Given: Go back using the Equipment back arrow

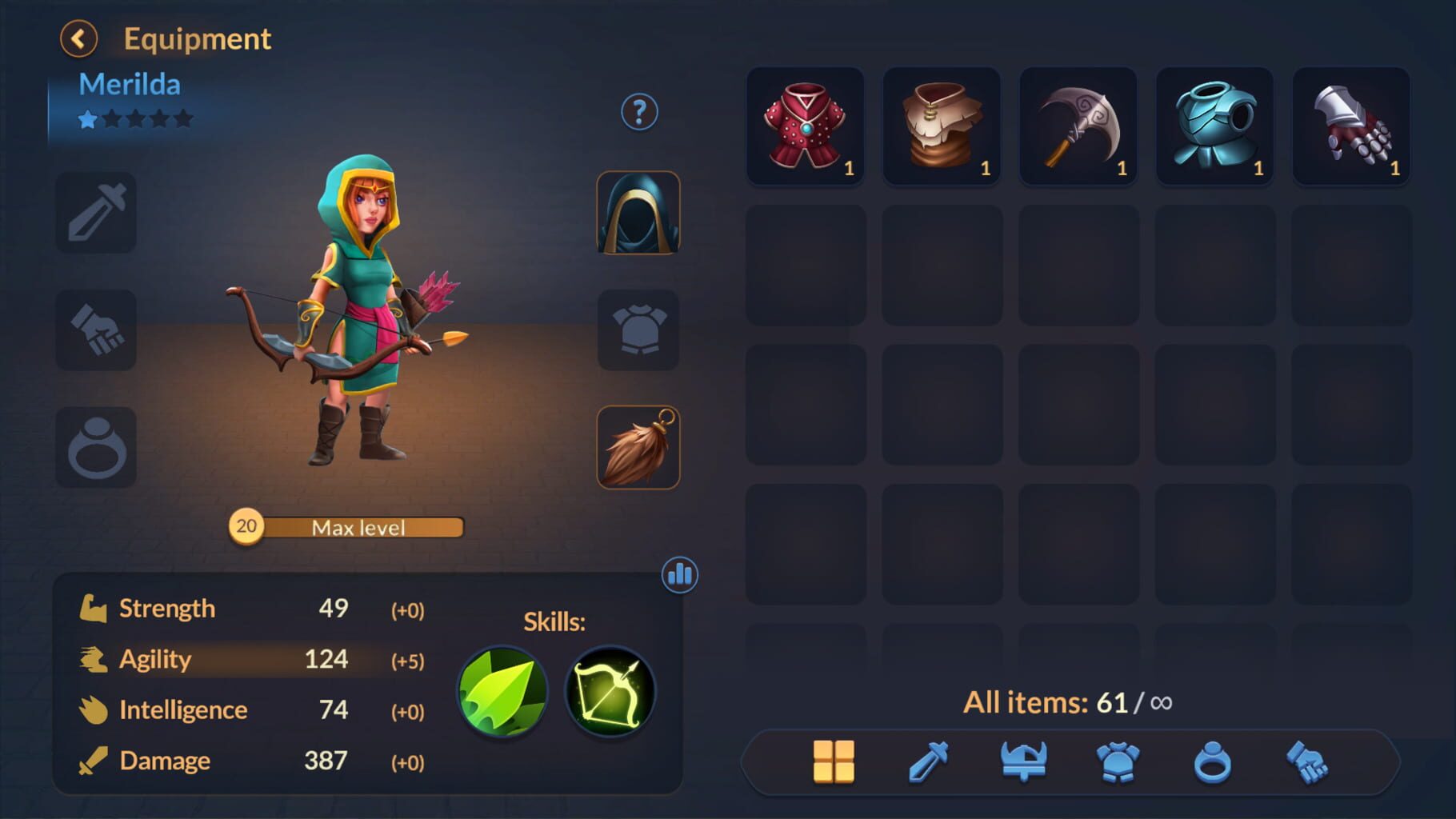Looking at the screenshot, I should [78, 39].
